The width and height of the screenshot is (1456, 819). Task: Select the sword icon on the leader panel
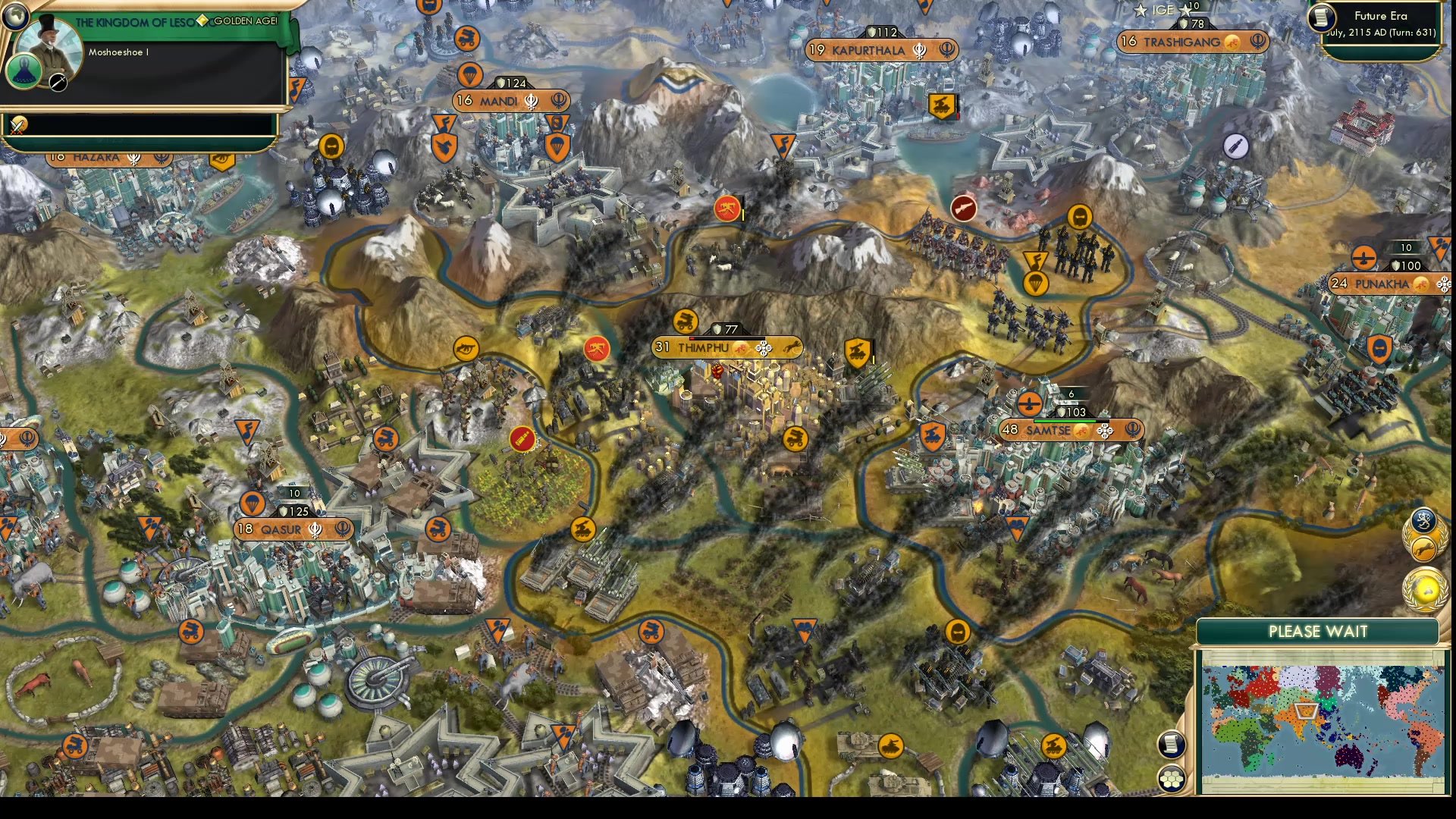coord(58,83)
